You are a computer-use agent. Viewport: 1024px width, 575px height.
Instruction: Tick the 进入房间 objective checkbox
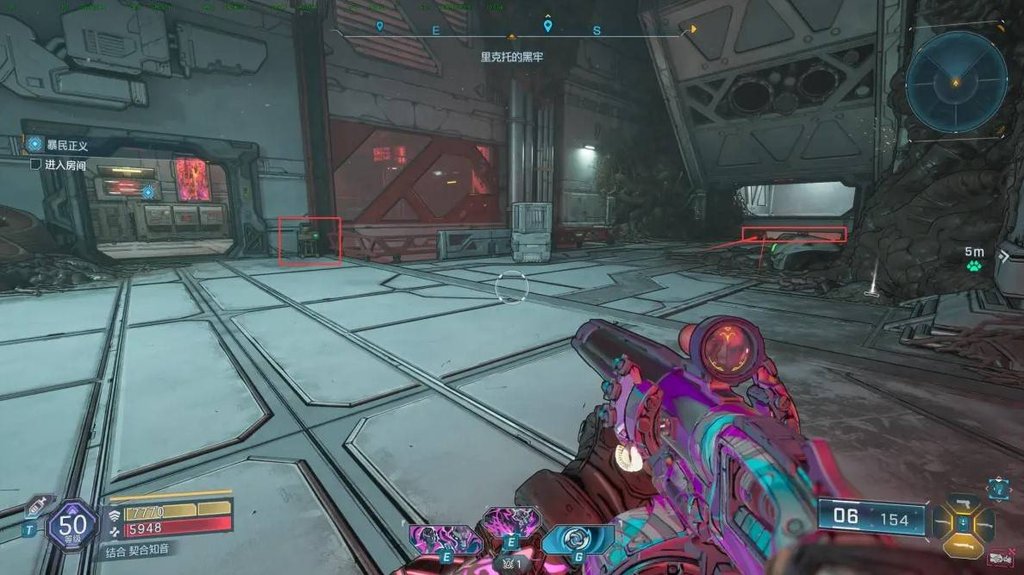click(x=35, y=164)
